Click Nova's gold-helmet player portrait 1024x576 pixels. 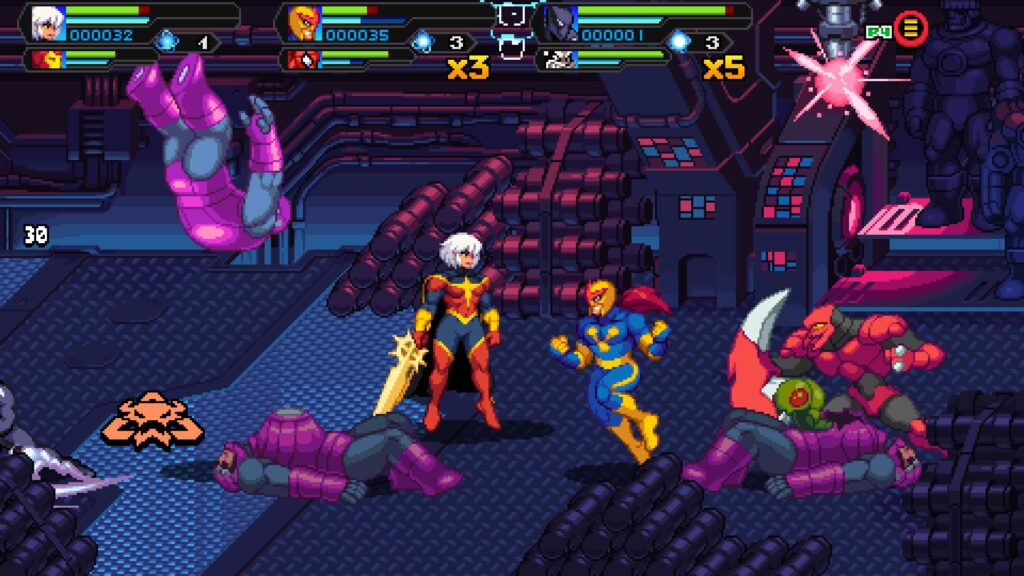[x=300, y=22]
